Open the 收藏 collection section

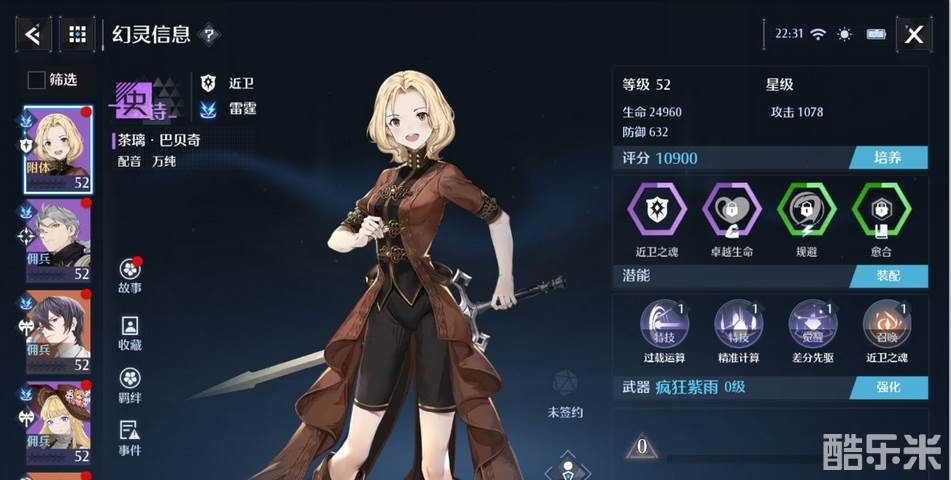point(130,332)
